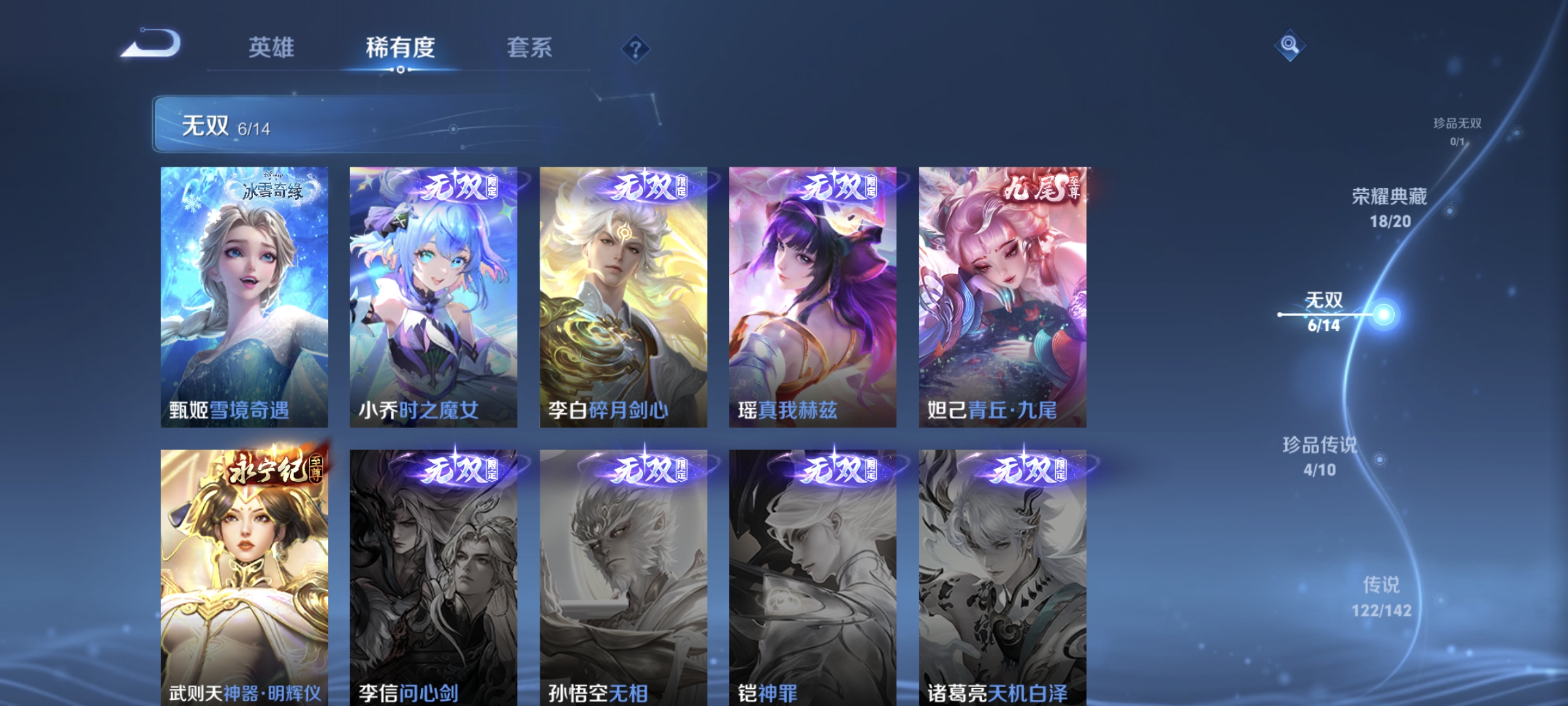Select the 珍品无双 node on the rarity track
The image size is (1568, 706).
[x=1518, y=133]
